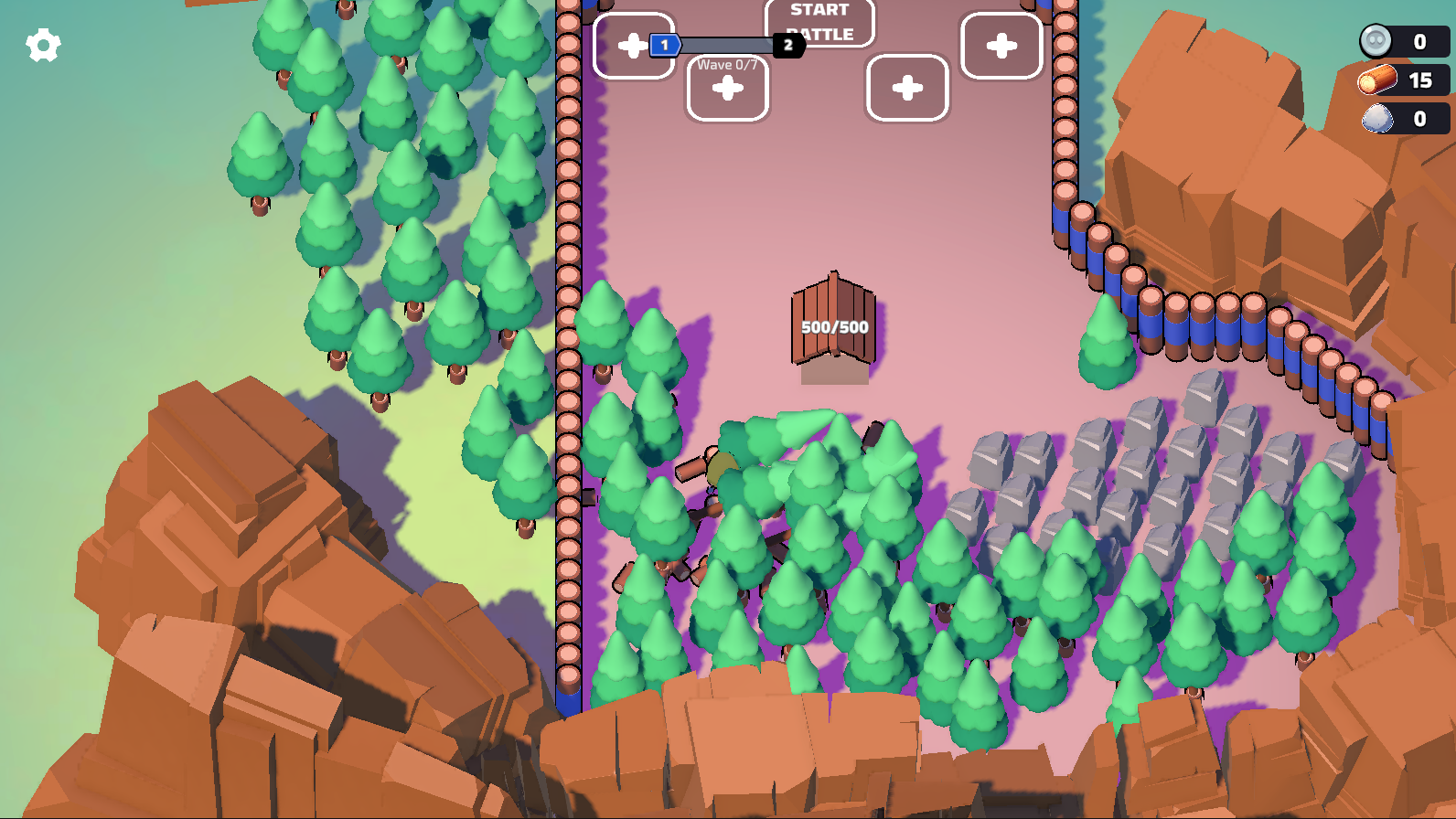Click the plus slot left of the right wall
This screenshot has width=1456, height=819.
[906, 89]
